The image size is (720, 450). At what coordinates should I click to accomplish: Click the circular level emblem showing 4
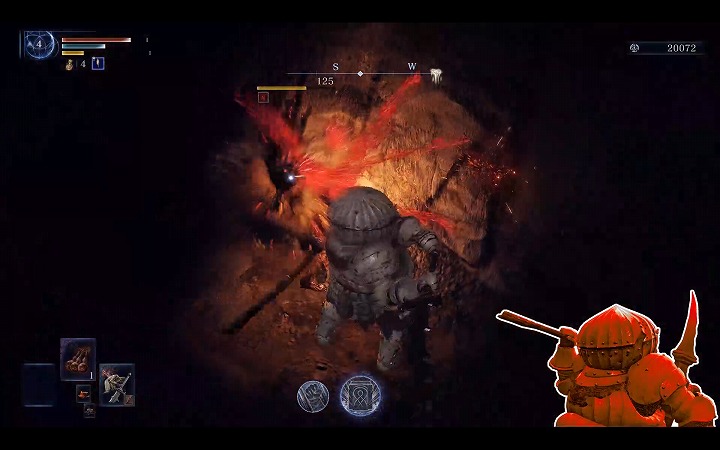[x=40, y=44]
